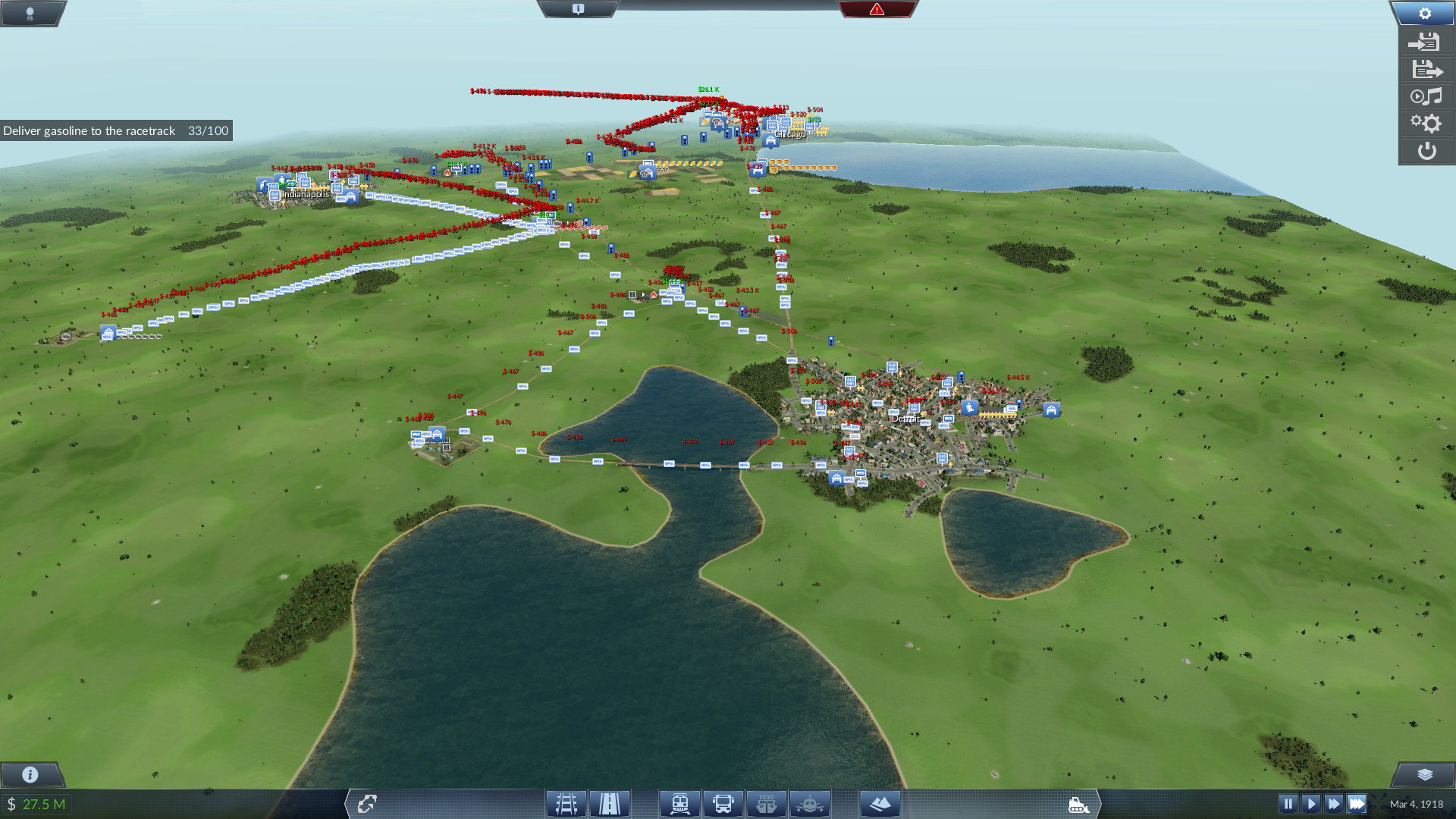Open the train vehicle manager
1456x819 pixels.
pos(679,804)
